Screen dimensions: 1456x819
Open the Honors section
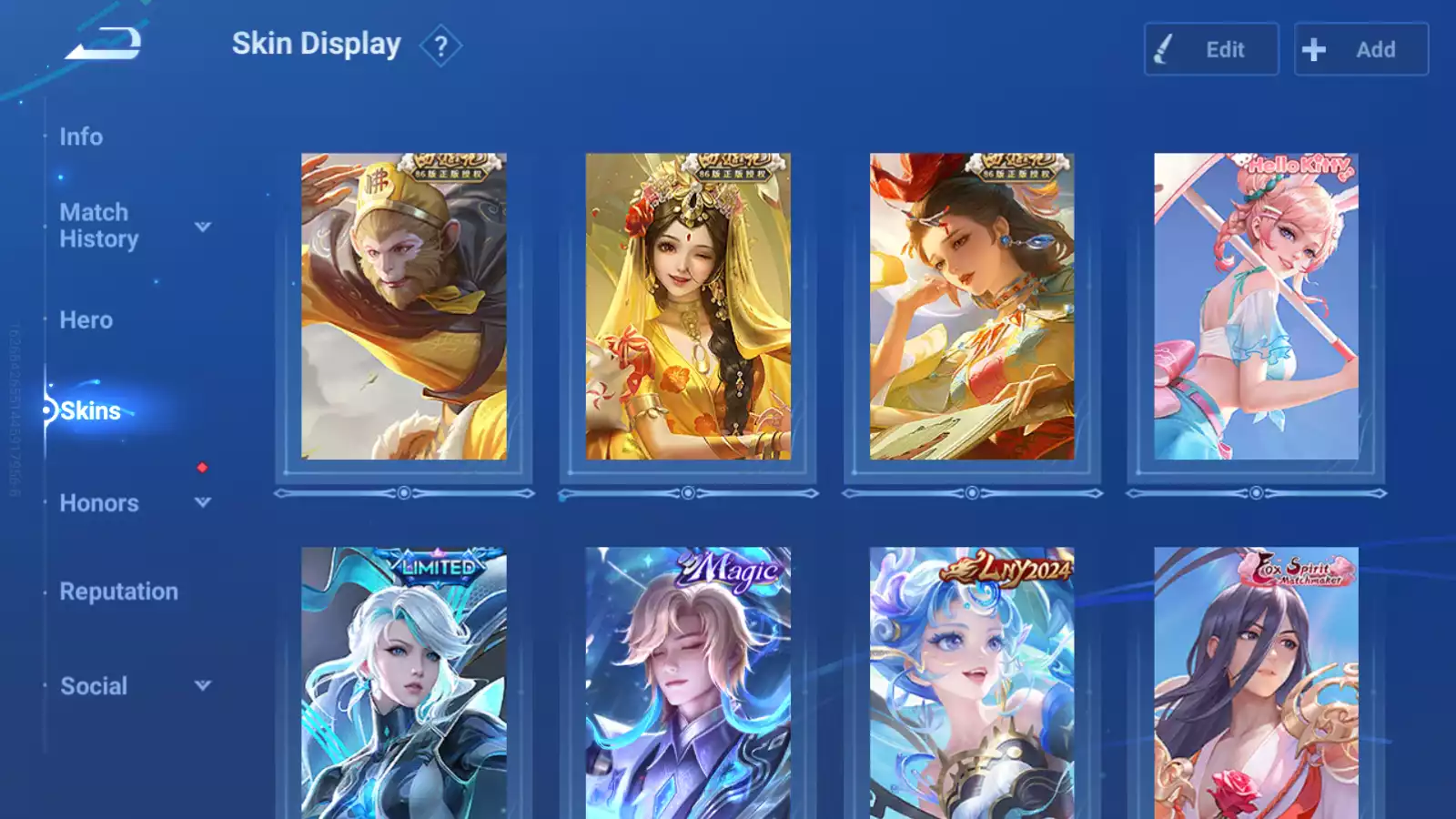[99, 503]
